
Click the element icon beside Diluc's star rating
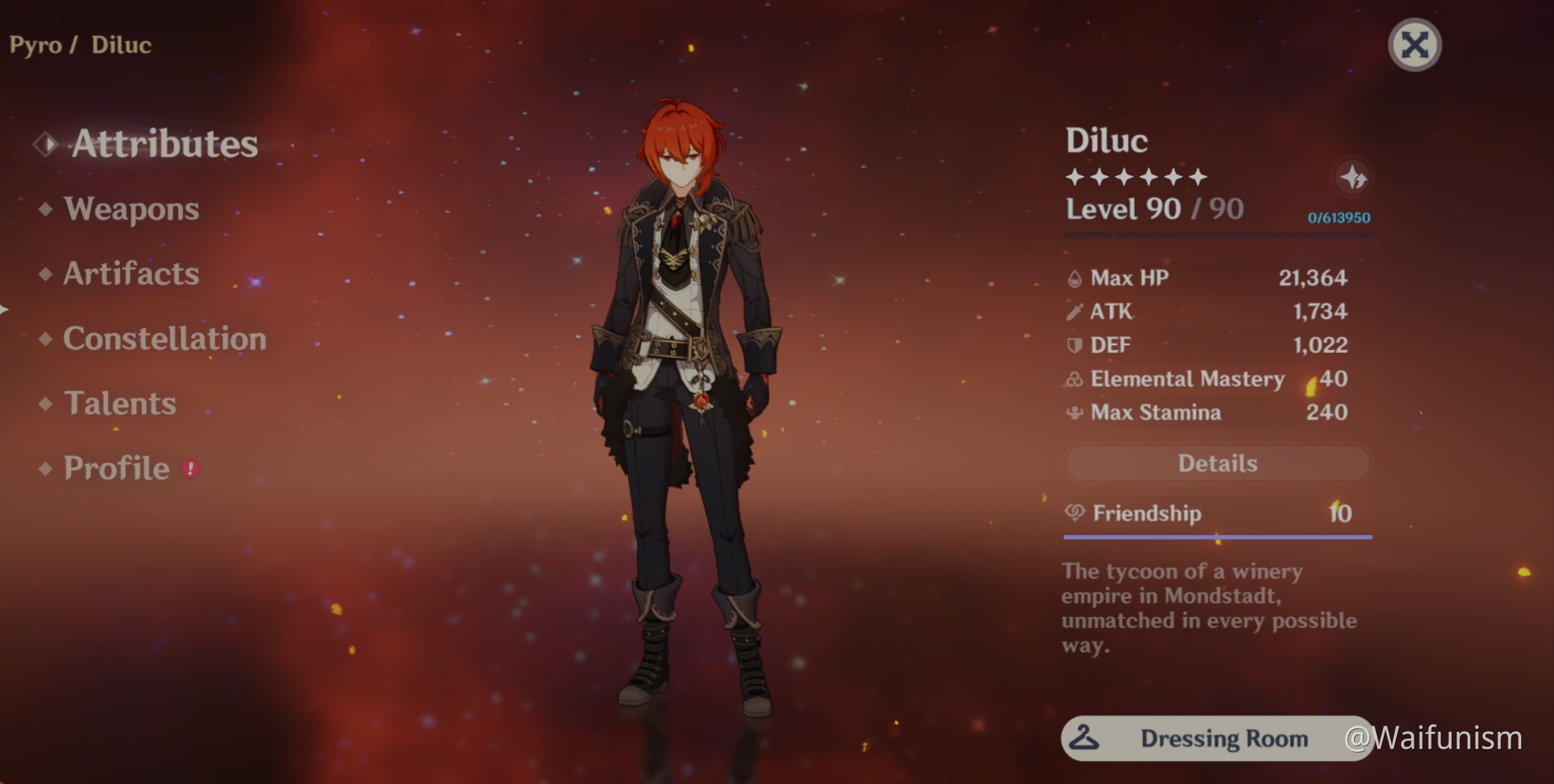(1353, 177)
